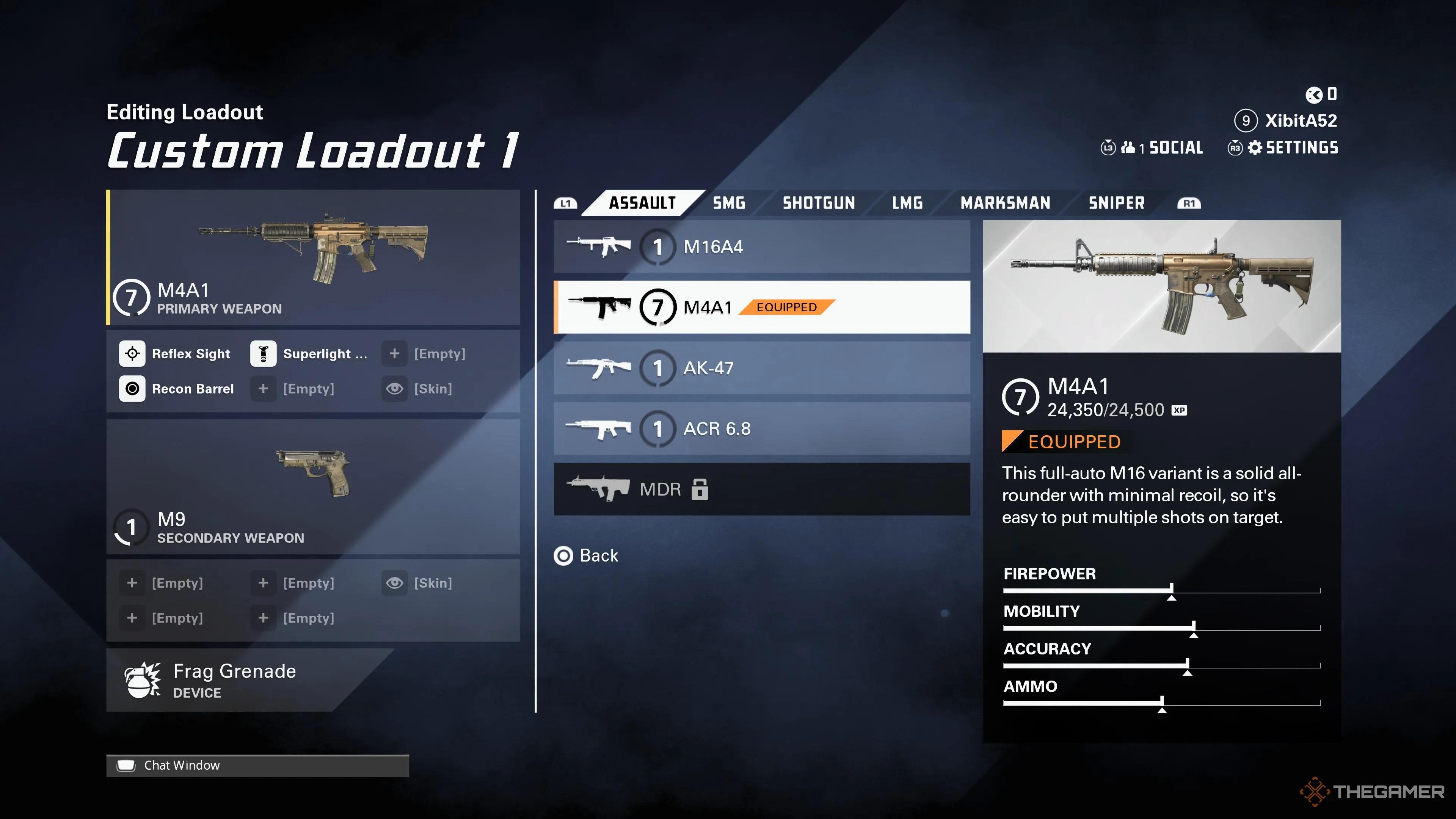This screenshot has width=1456, height=819.
Task: Open an Empty attachment slot on the M9
Action: [x=132, y=583]
